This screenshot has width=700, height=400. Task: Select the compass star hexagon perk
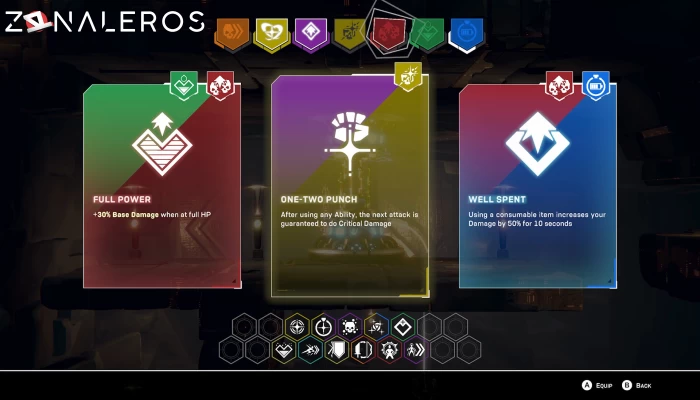click(297, 327)
